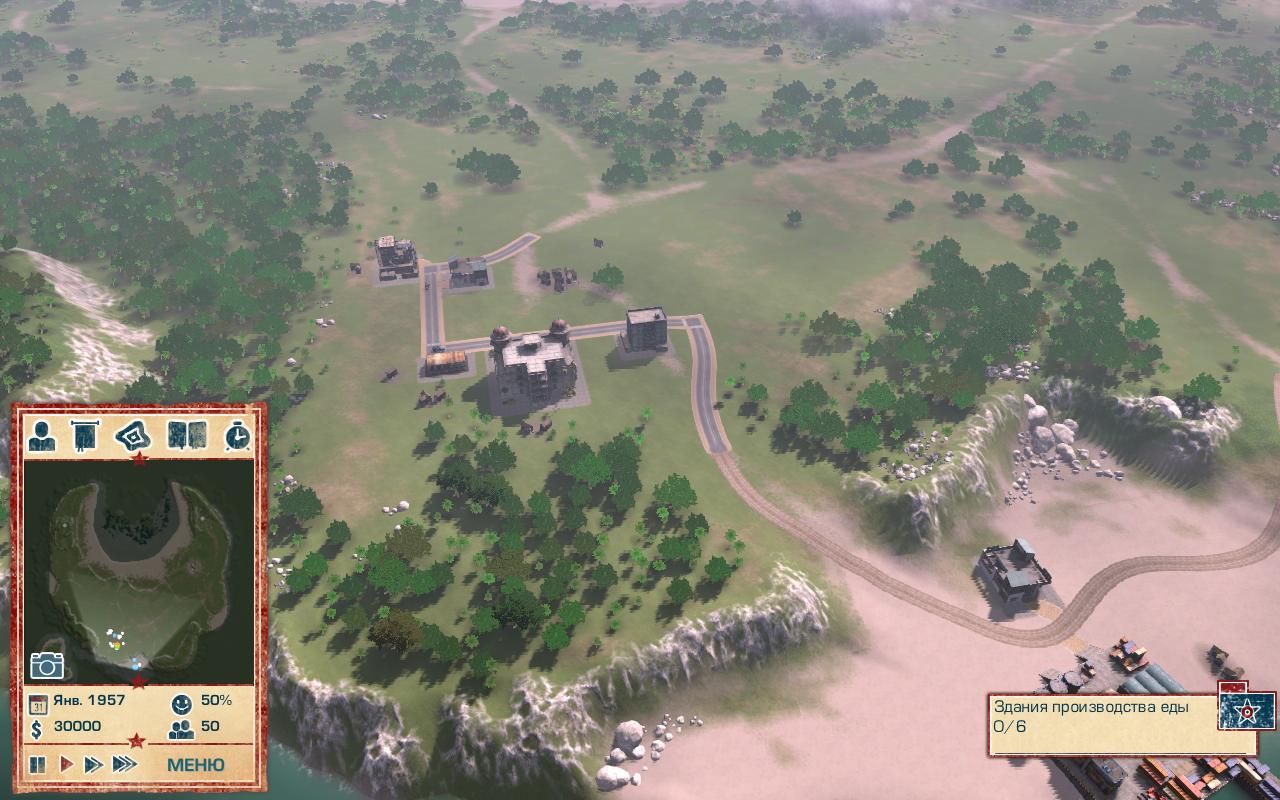Viewport: 1280px width, 800px height.
Task: Pause the game
Action: click(38, 765)
